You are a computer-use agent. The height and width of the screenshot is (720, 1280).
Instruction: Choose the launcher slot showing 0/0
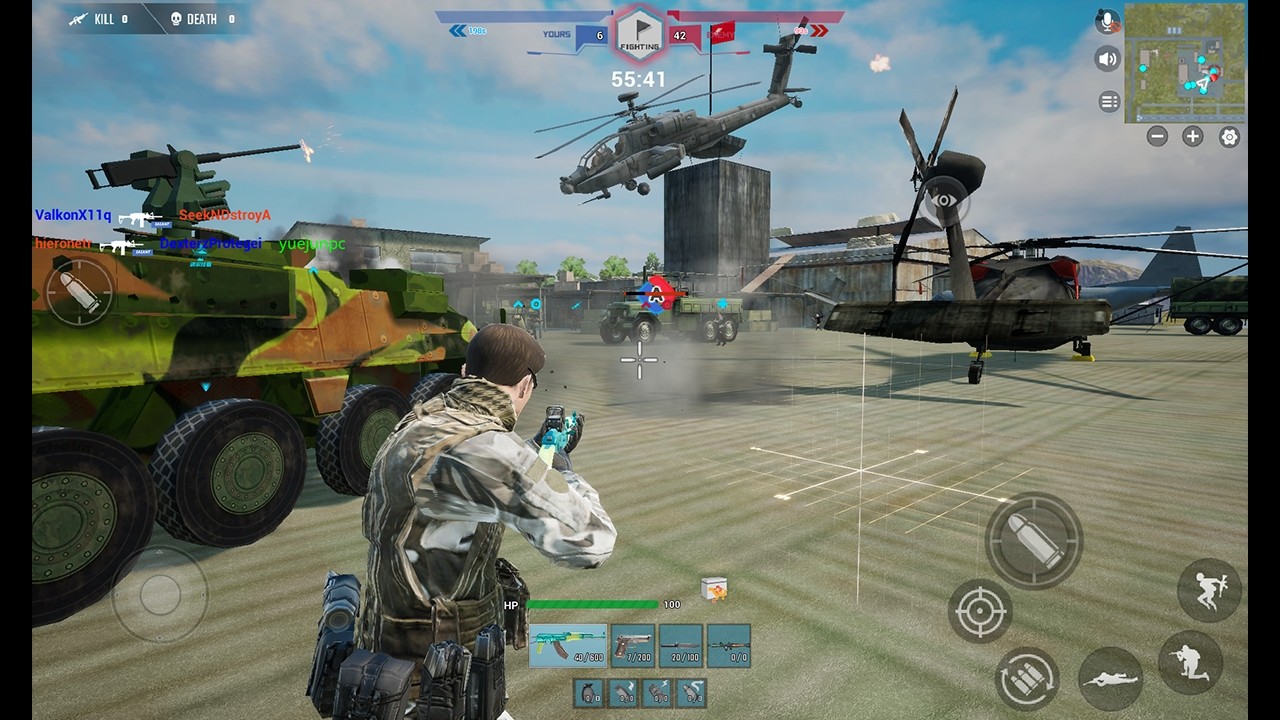tap(729, 646)
